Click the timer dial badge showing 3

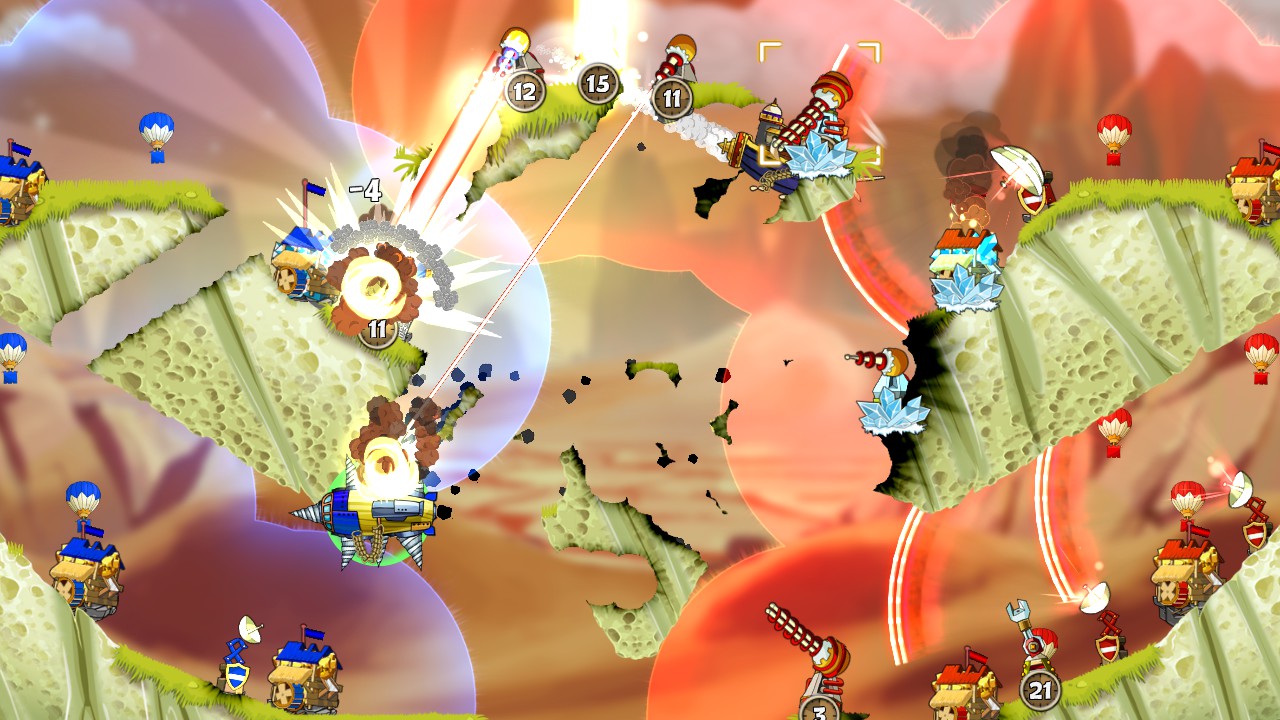click(x=818, y=712)
